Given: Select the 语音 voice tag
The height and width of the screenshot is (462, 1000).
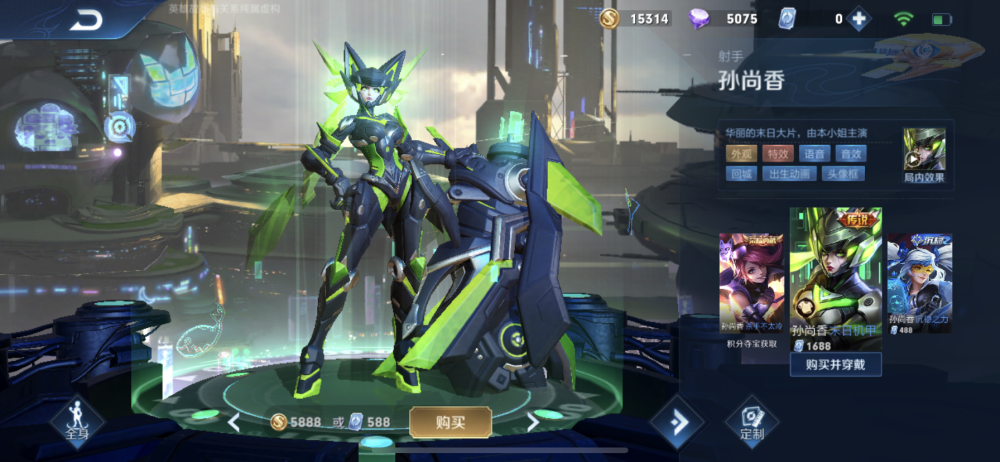Looking at the screenshot, I should (x=814, y=153).
